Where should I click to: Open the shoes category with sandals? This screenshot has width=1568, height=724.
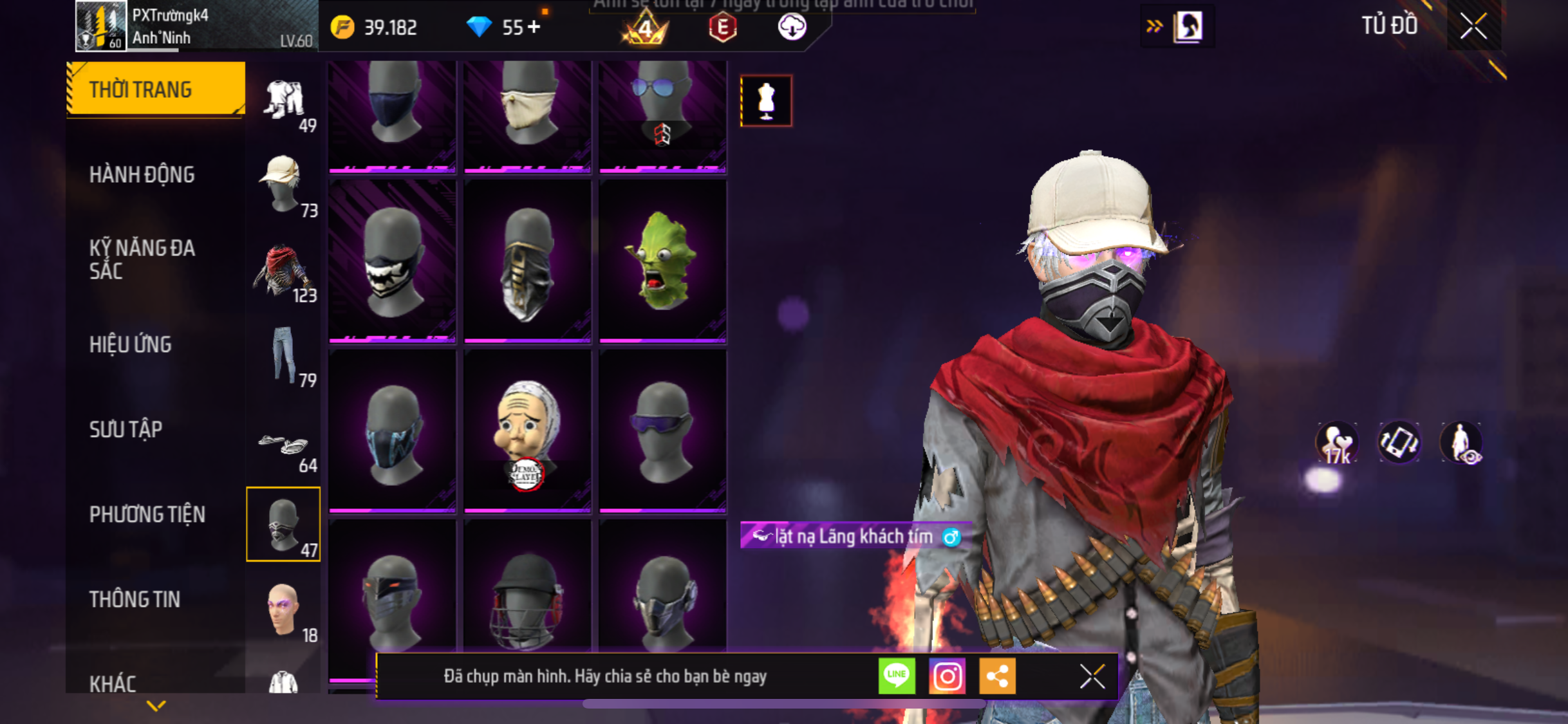click(284, 445)
